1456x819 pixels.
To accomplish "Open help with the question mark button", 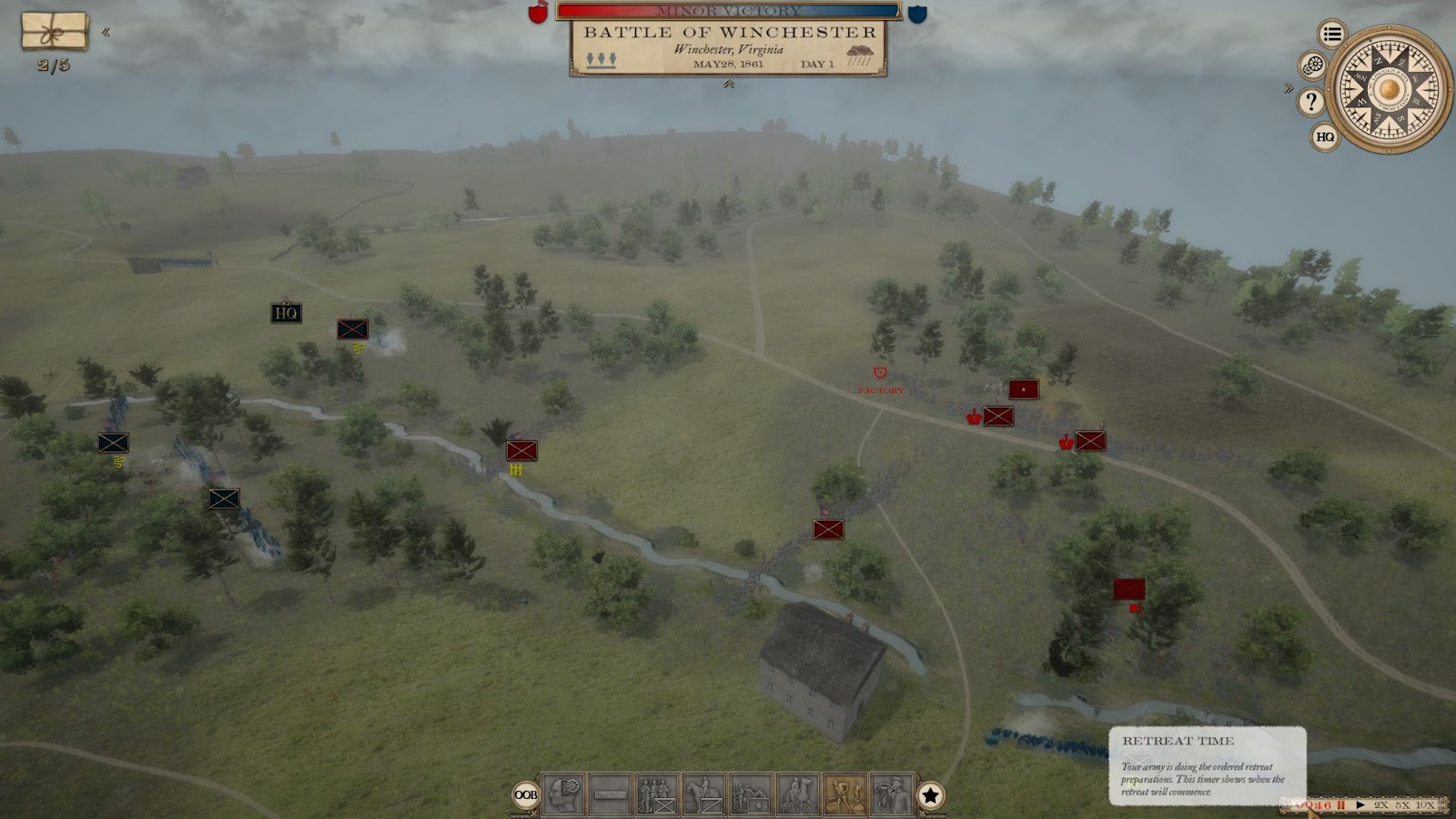I will click(1310, 101).
